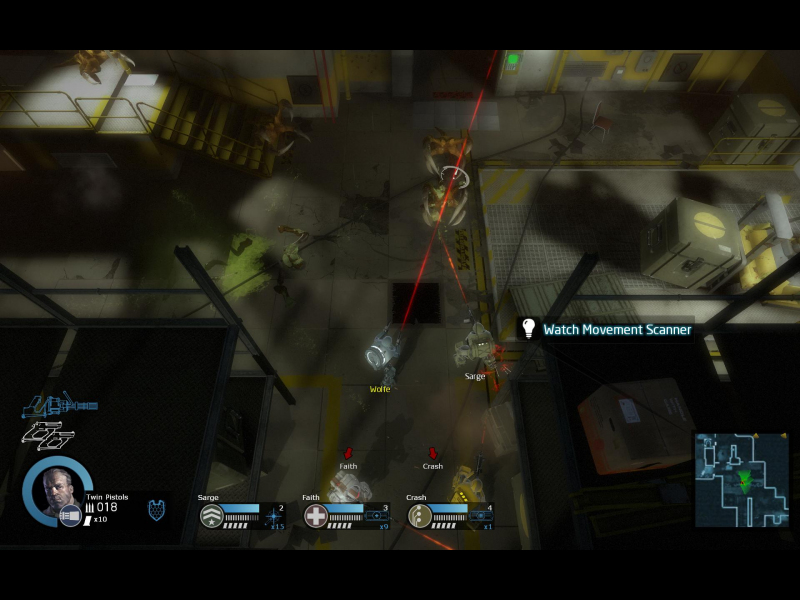This screenshot has height=600, width=800.
Task: Click Wolfe's marine portrait
Action: click(x=54, y=490)
